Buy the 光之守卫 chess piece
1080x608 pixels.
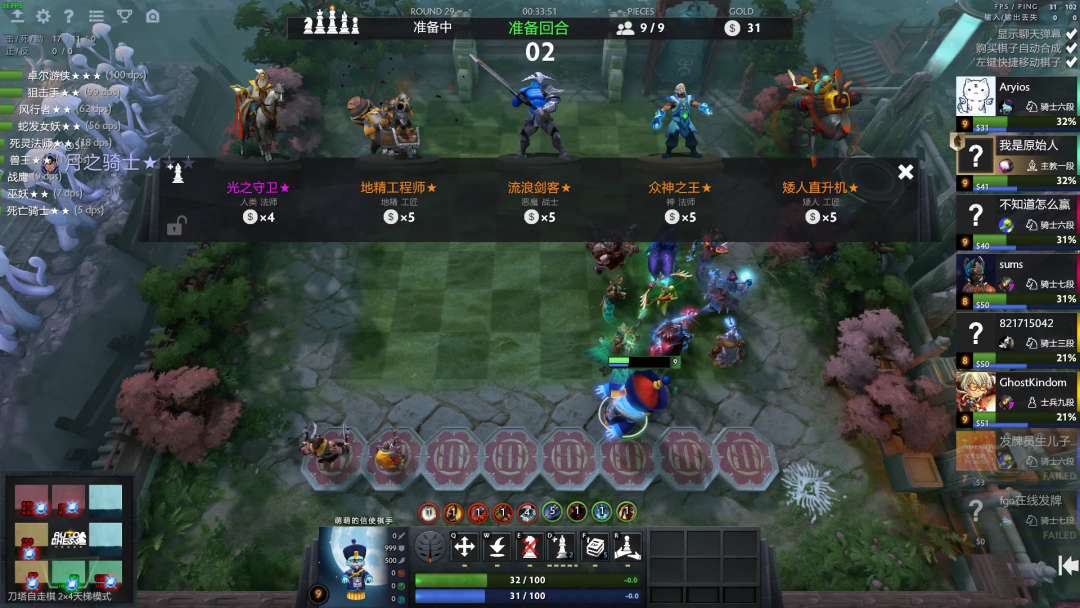(x=258, y=200)
